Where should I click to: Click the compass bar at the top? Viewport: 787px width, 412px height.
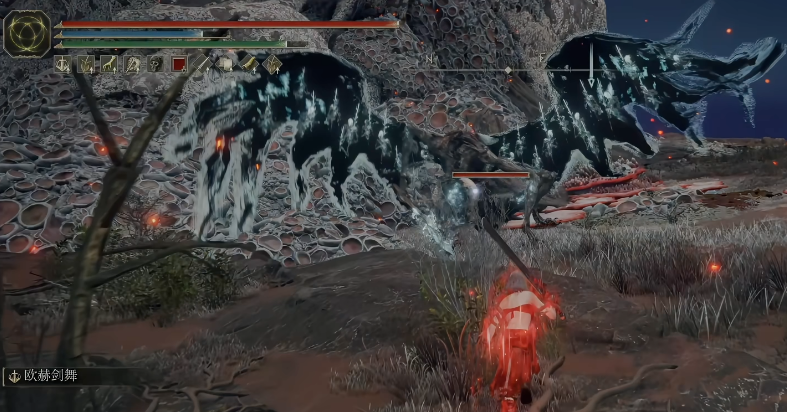(x=510, y=69)
